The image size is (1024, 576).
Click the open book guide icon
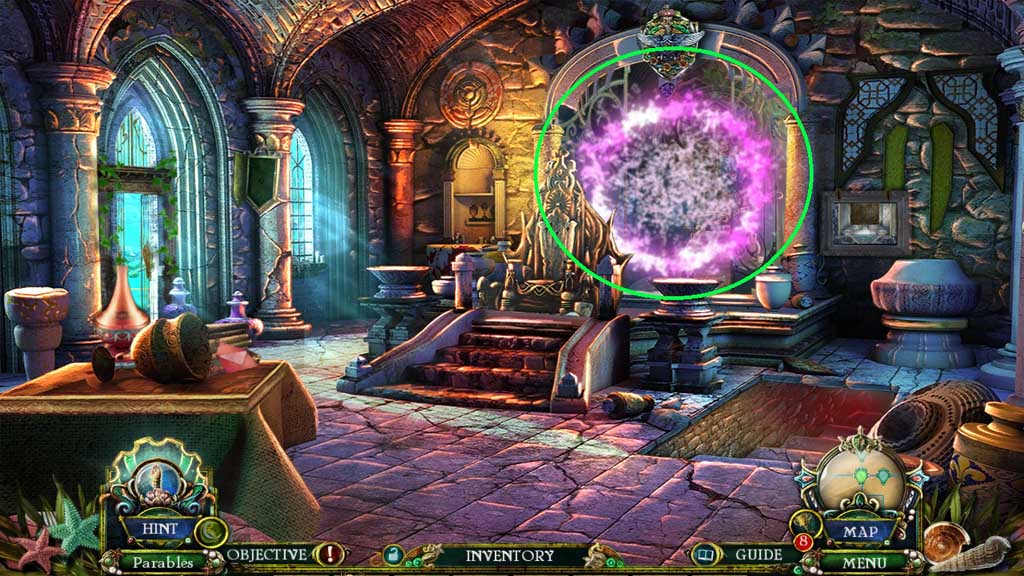[706, 554]
